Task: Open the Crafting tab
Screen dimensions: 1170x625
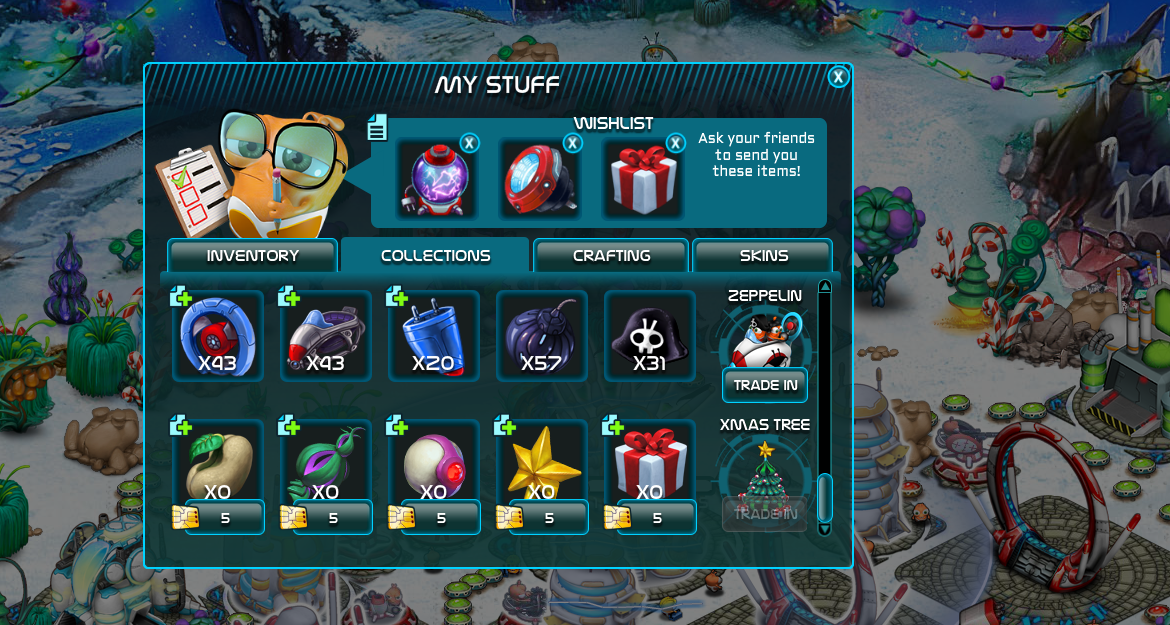Action: pos(611,256)
